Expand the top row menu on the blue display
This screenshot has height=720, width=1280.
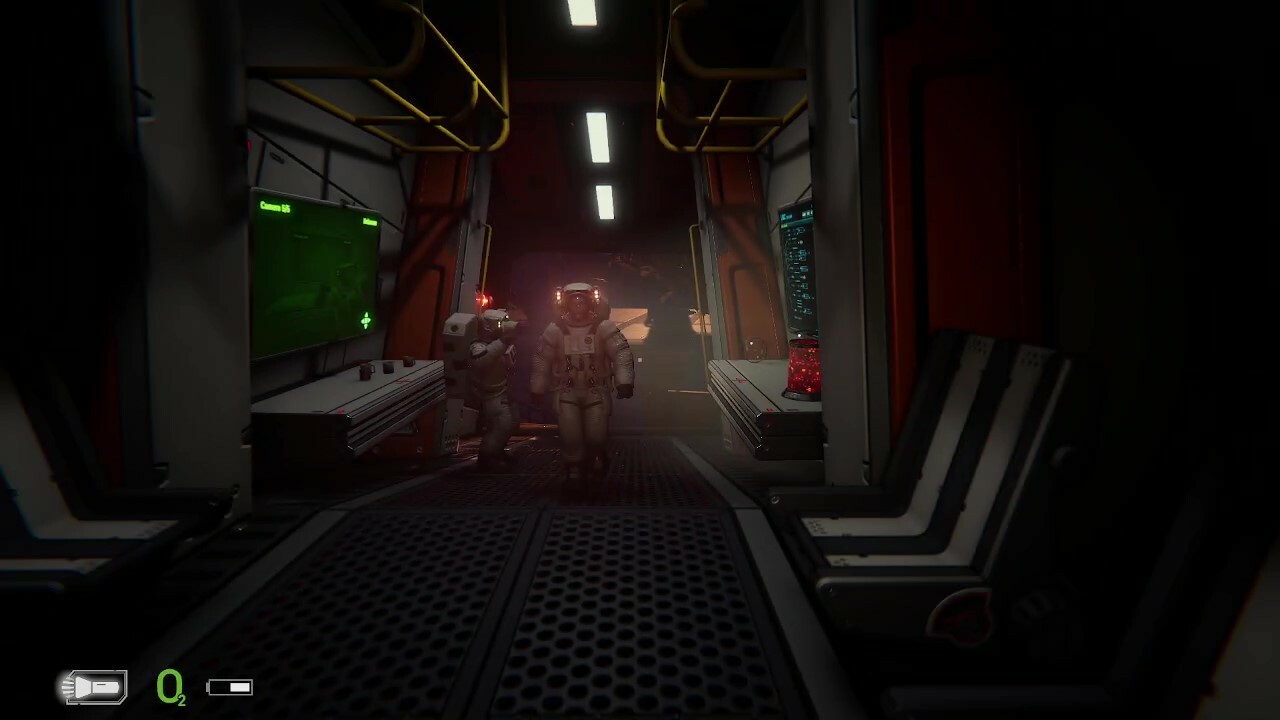click(810, 213)
